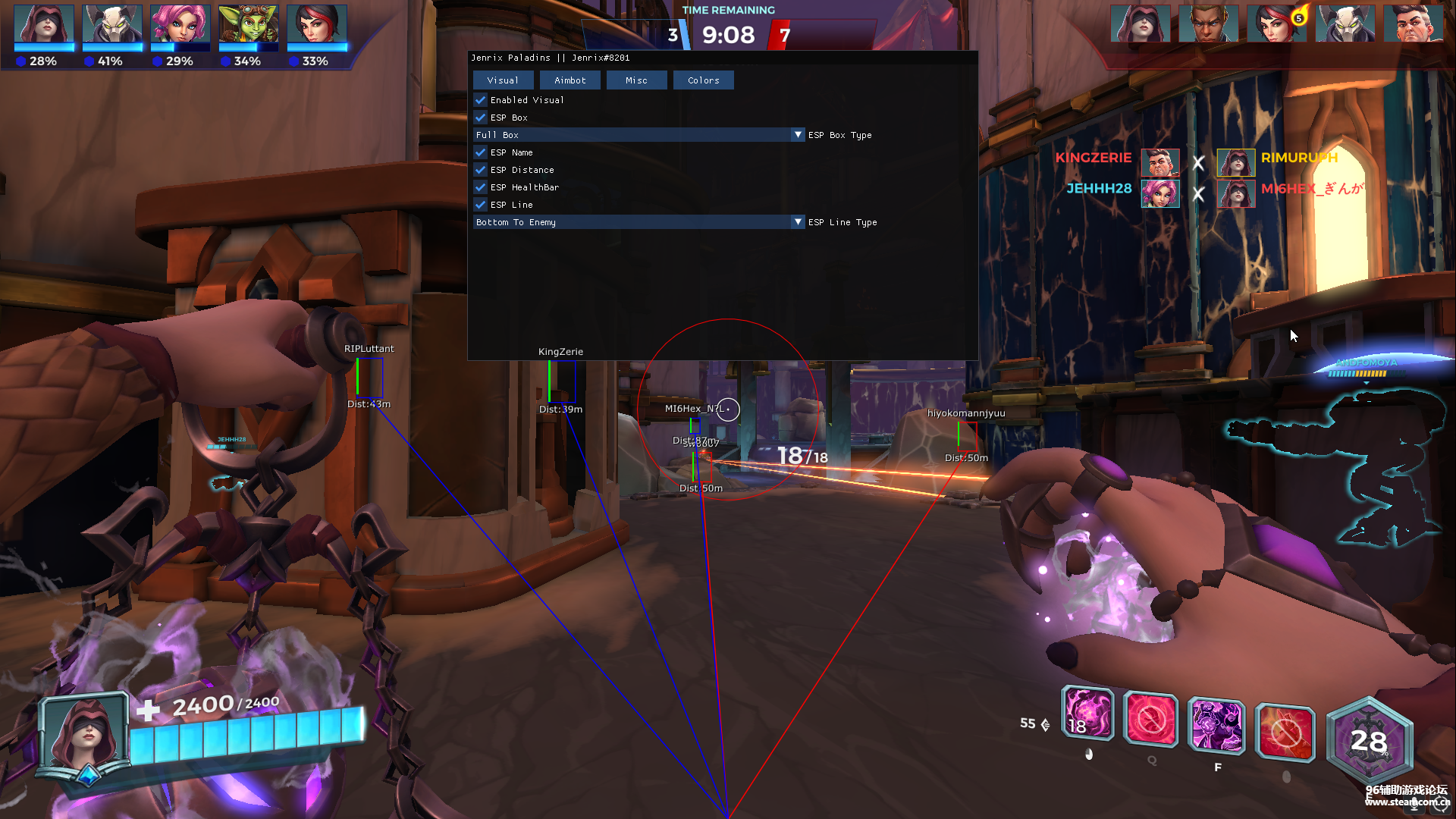Select the pink-haired teammate portrait at 29%
Screen dimensions: 1456x819
(180, 24)
